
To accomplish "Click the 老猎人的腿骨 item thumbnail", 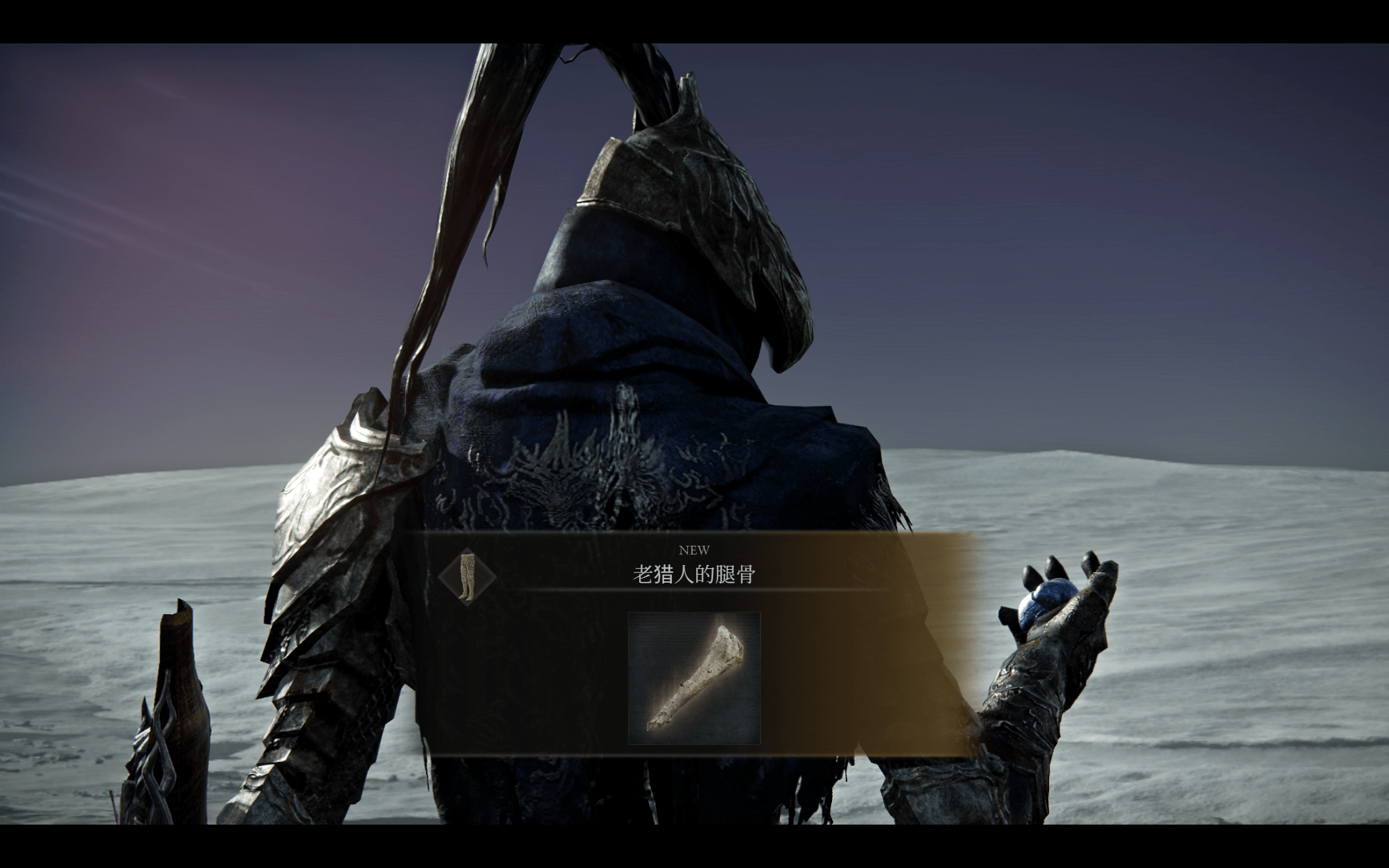I will pyautogui.click(x=694, y=678).
